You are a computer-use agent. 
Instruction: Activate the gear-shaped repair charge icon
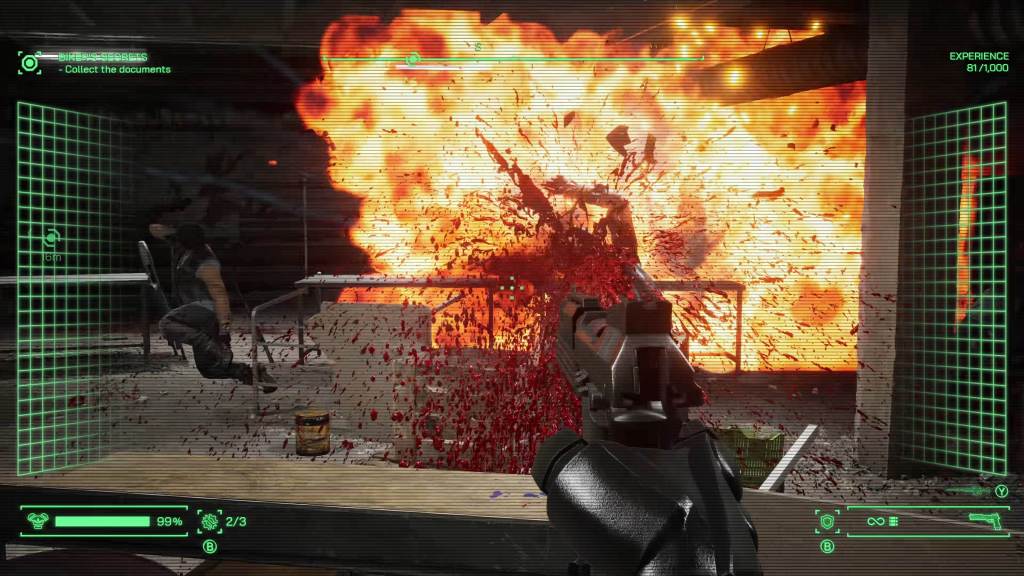click(209, 521)
